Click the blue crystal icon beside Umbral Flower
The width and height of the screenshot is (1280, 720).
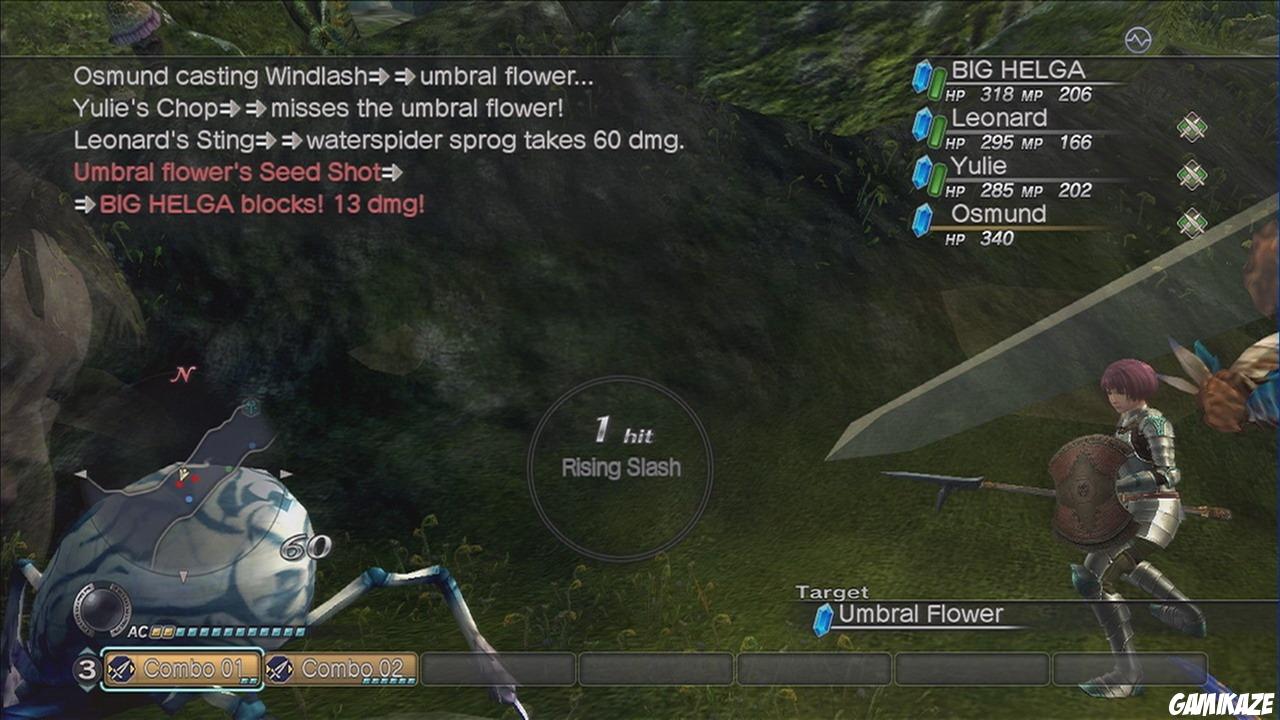click(822, 616)
